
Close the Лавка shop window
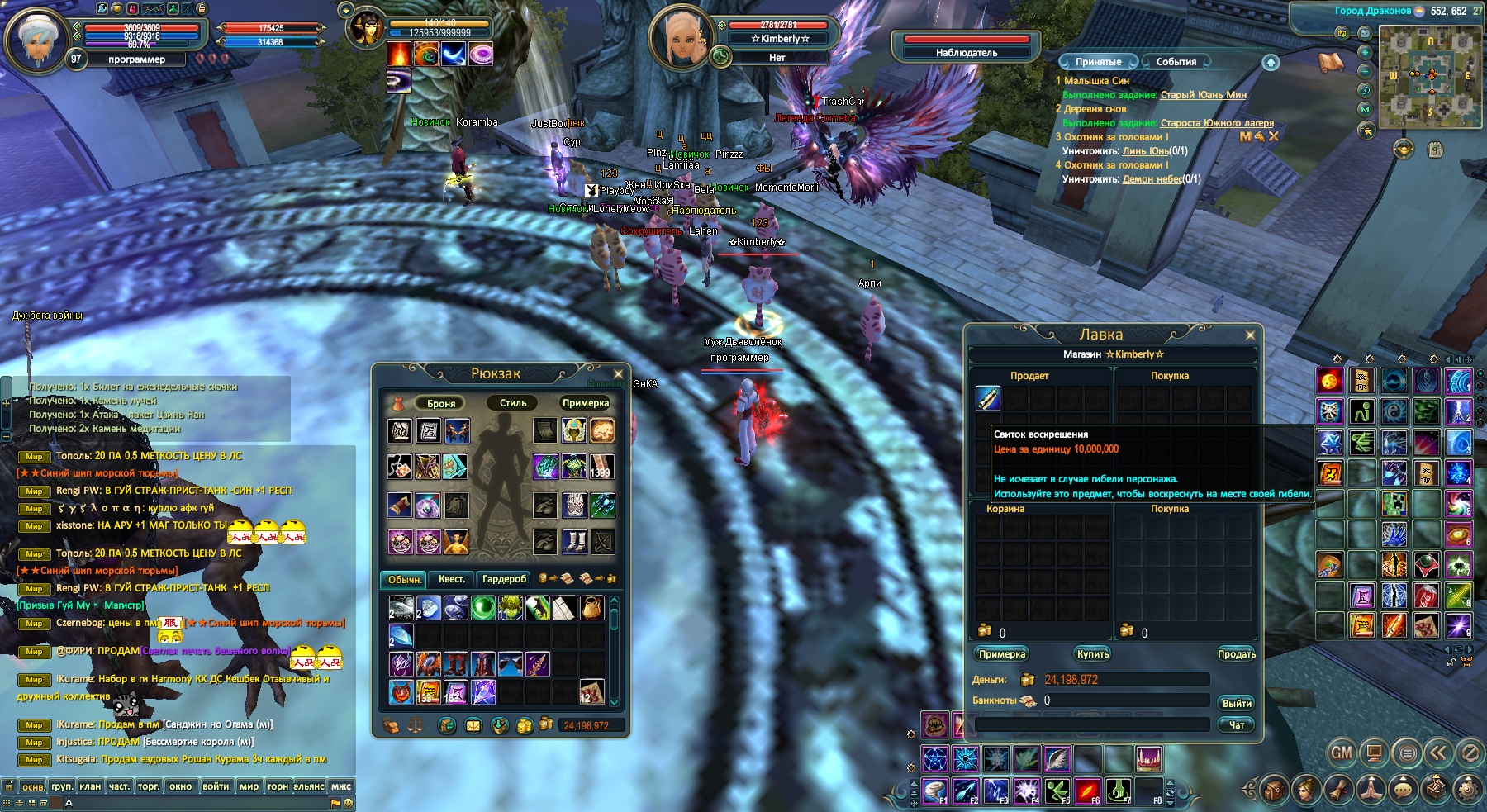[1250, 335]
